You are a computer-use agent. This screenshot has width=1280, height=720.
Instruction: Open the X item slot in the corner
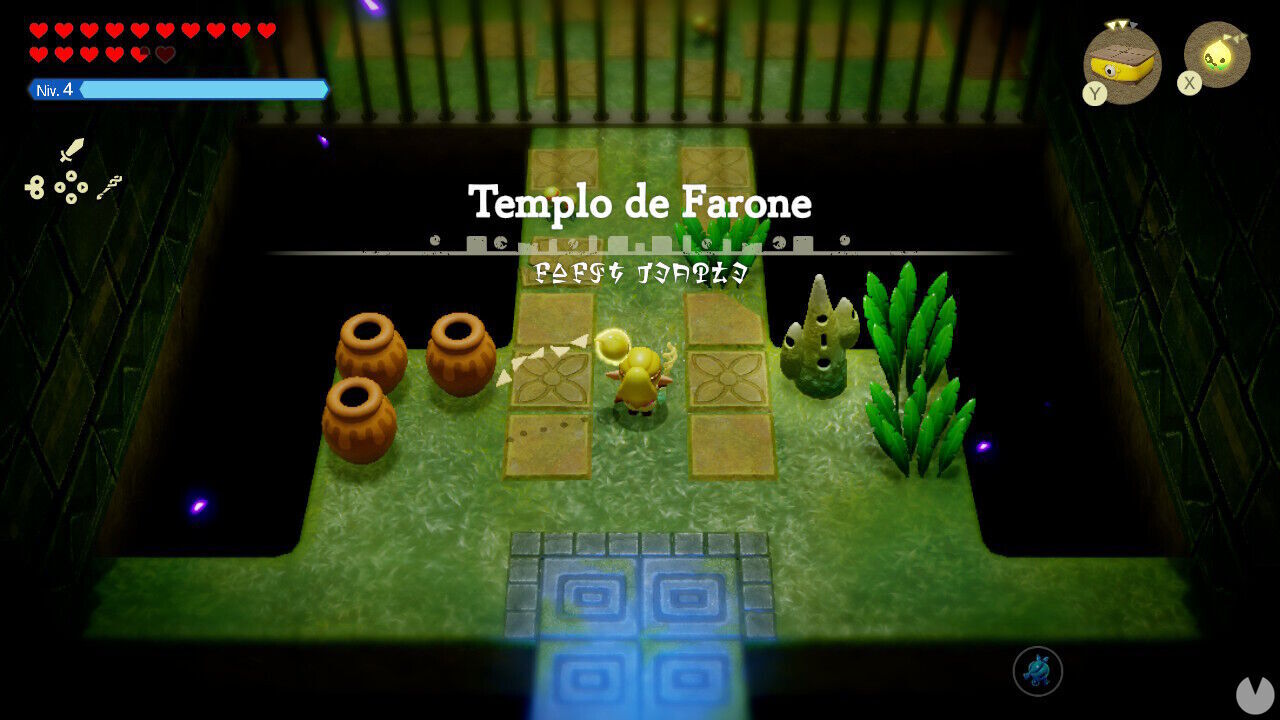(x=1215, y=58)
